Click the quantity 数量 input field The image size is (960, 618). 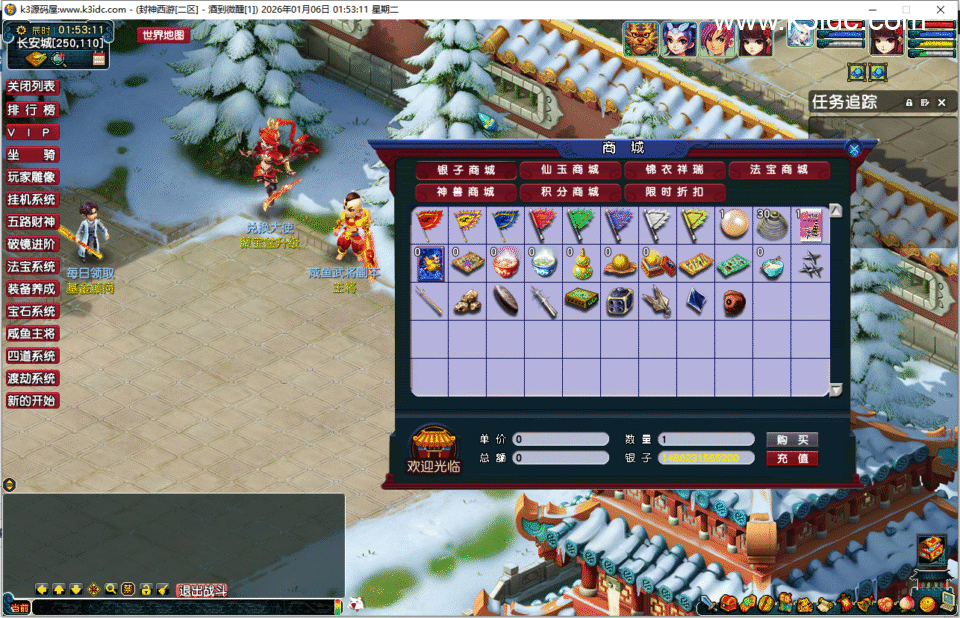(706, 440)
